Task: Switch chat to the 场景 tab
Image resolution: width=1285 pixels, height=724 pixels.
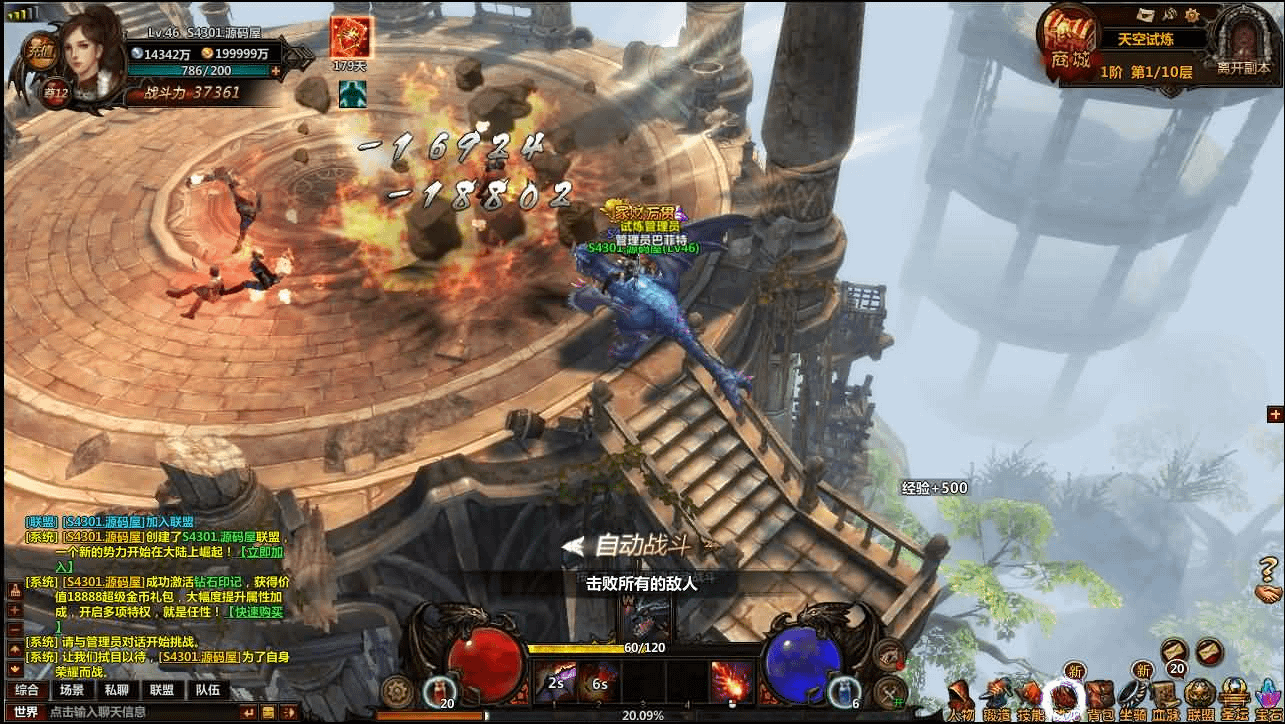Action: point(72,690)
